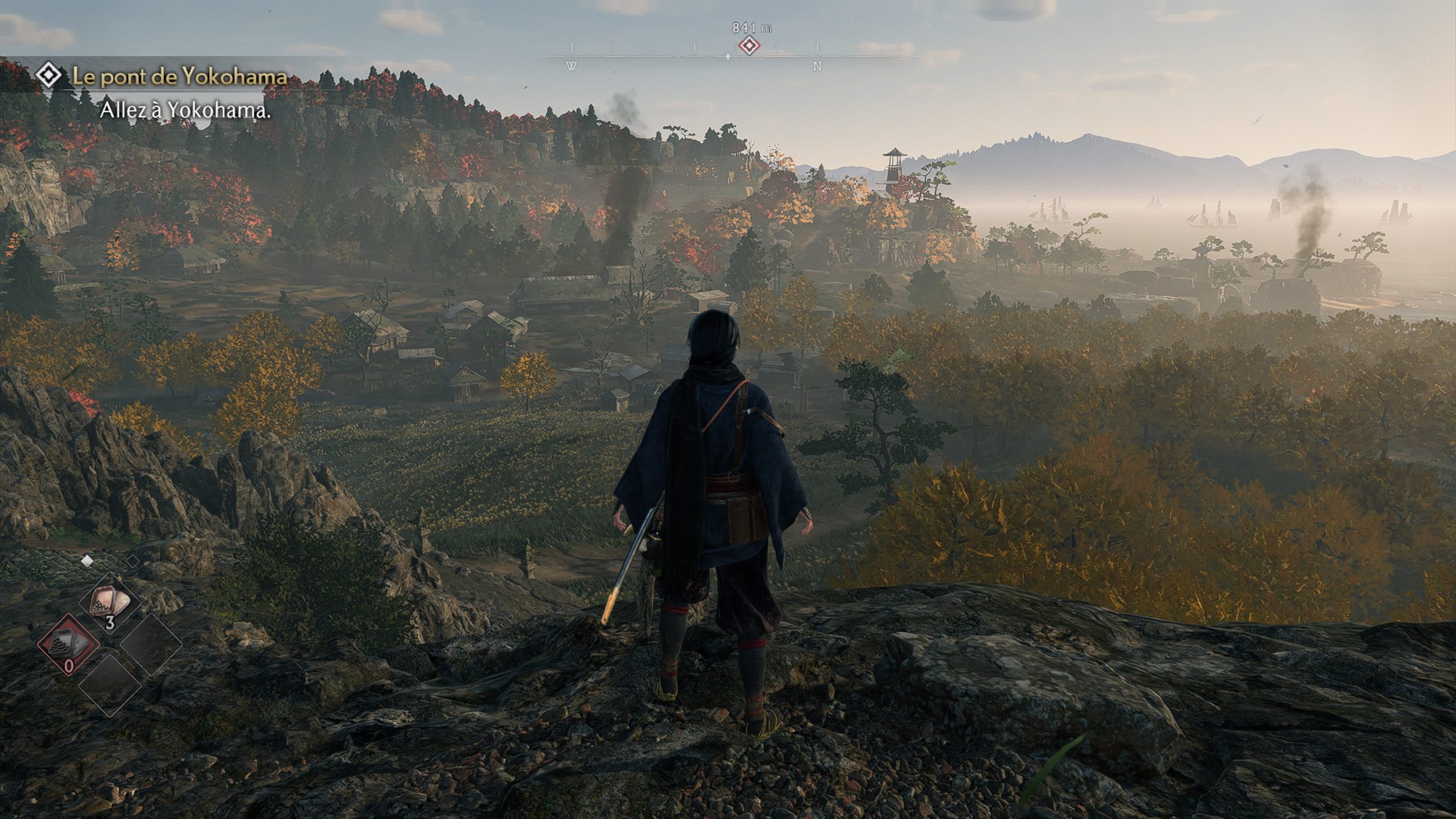1456x819 pixels.
Task: Open the Le pont de Yokohama quest tracker
Action: click(179, 77)
